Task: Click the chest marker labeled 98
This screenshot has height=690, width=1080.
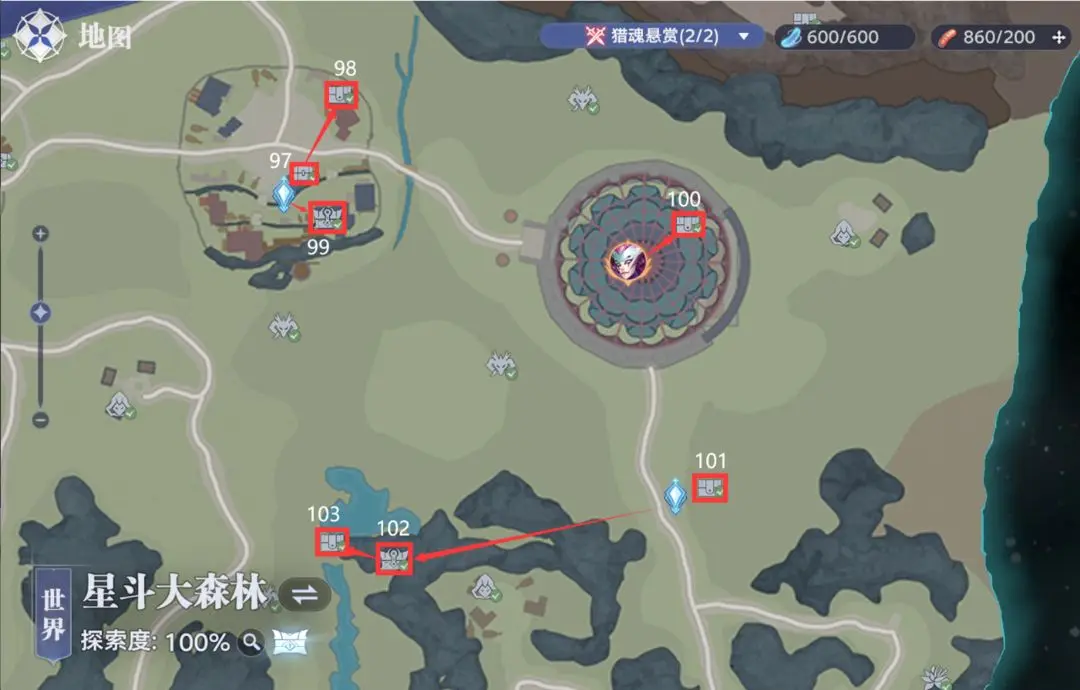Action: (x=341, y=95)
